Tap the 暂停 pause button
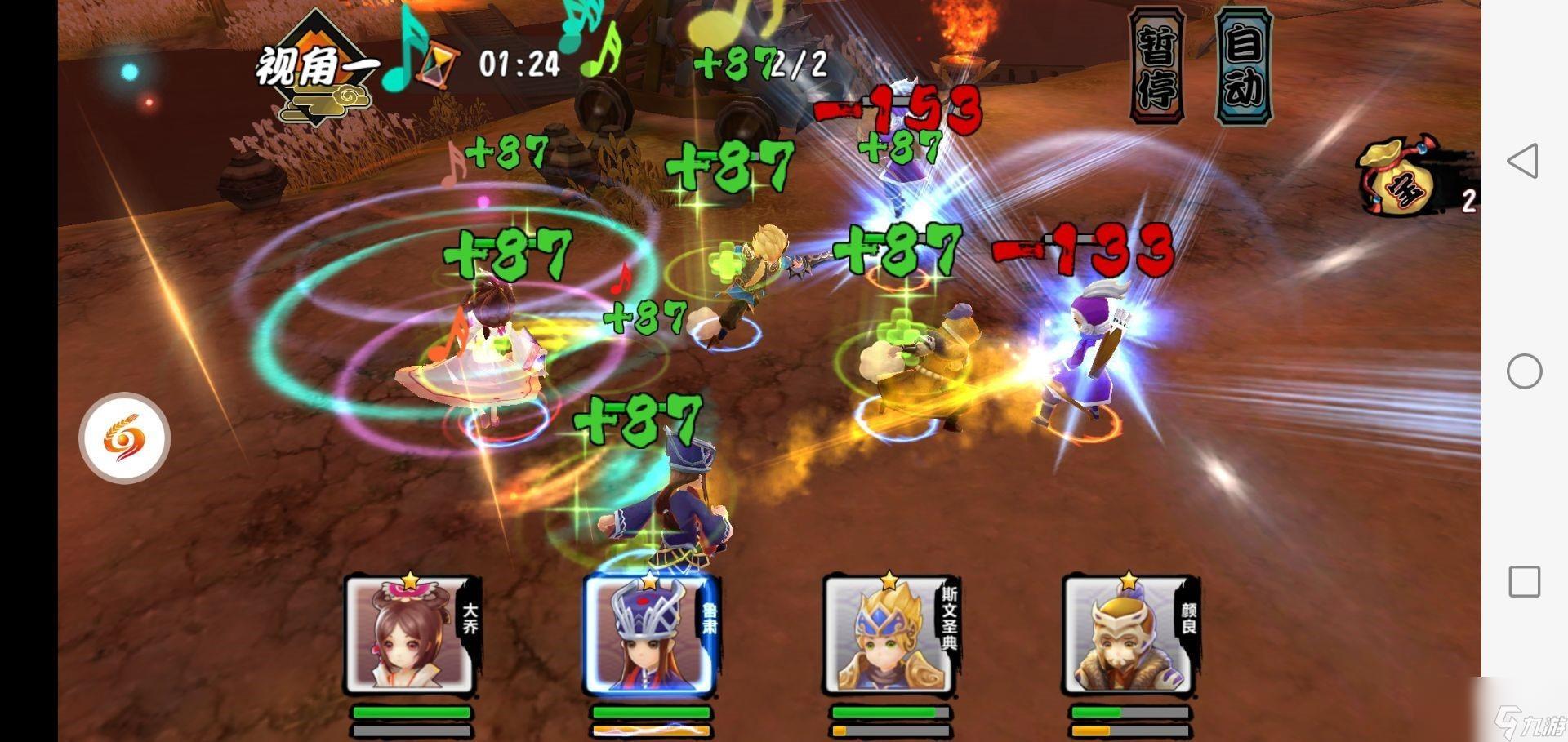The height and width of the screenshot is (742, 1568). [1156, 67]
